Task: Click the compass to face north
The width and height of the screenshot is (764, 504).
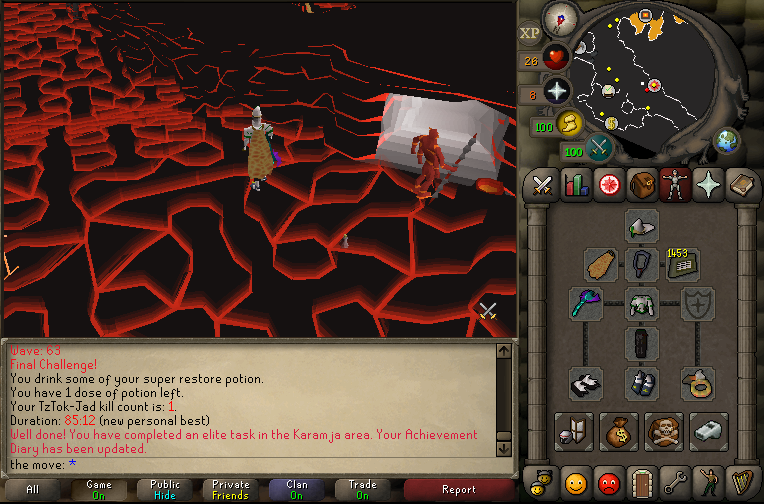Action: [x=561, y=18]
